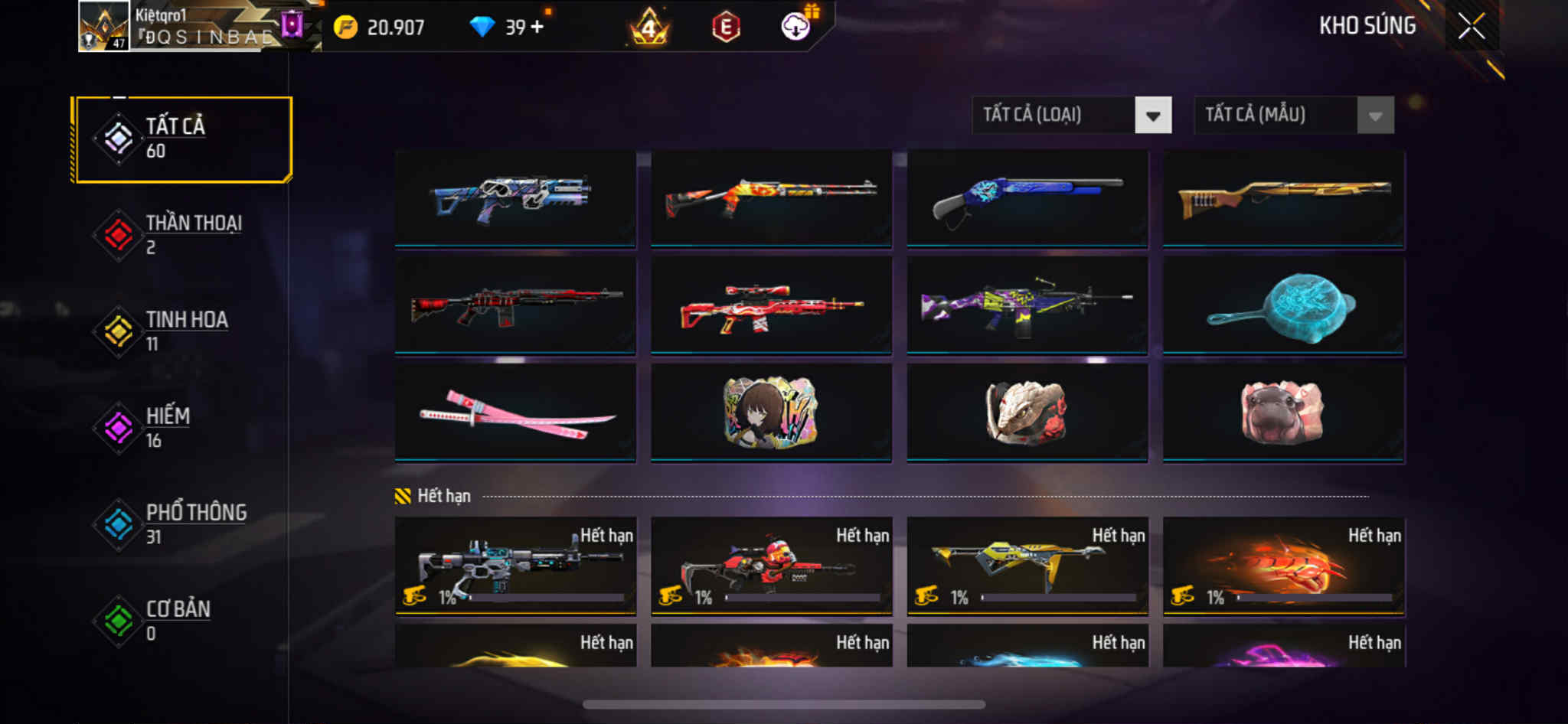Select the Tất Cả category tab
1568x724 pixels.
point(182,139)
